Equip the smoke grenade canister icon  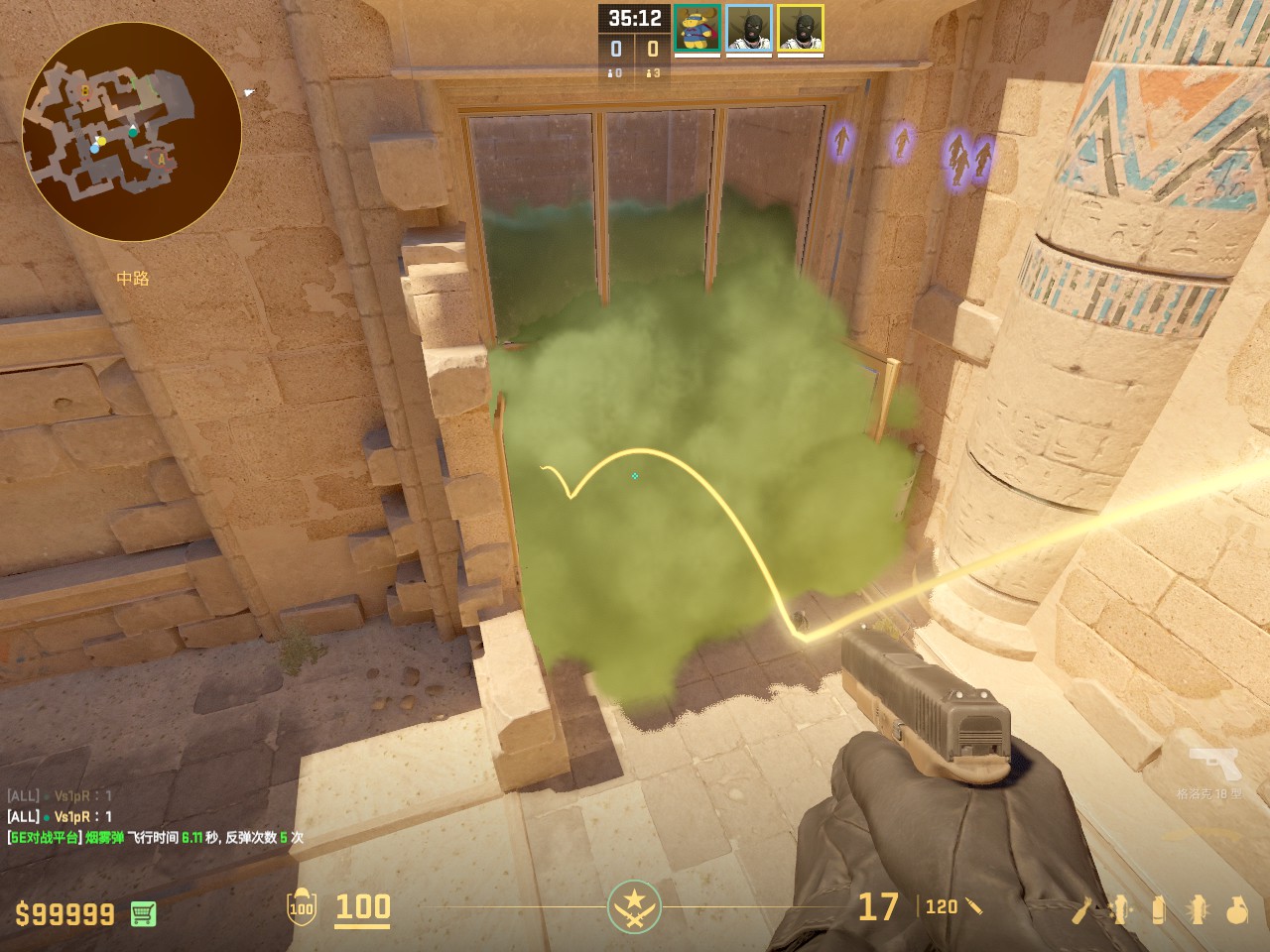coord(1158,909)
